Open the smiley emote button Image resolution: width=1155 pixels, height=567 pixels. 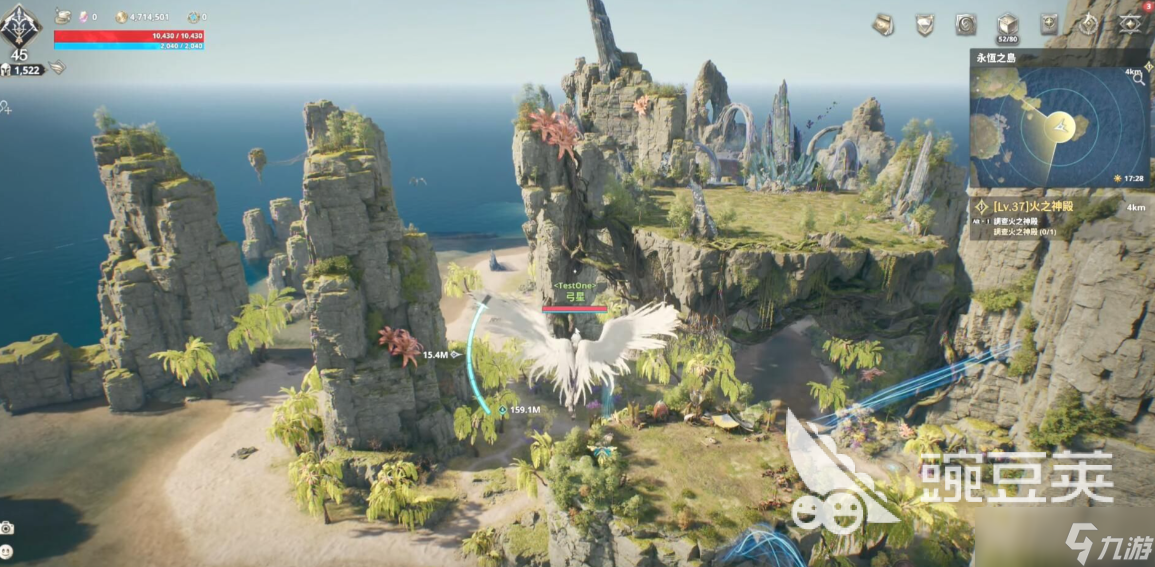(x=8, y=551)
